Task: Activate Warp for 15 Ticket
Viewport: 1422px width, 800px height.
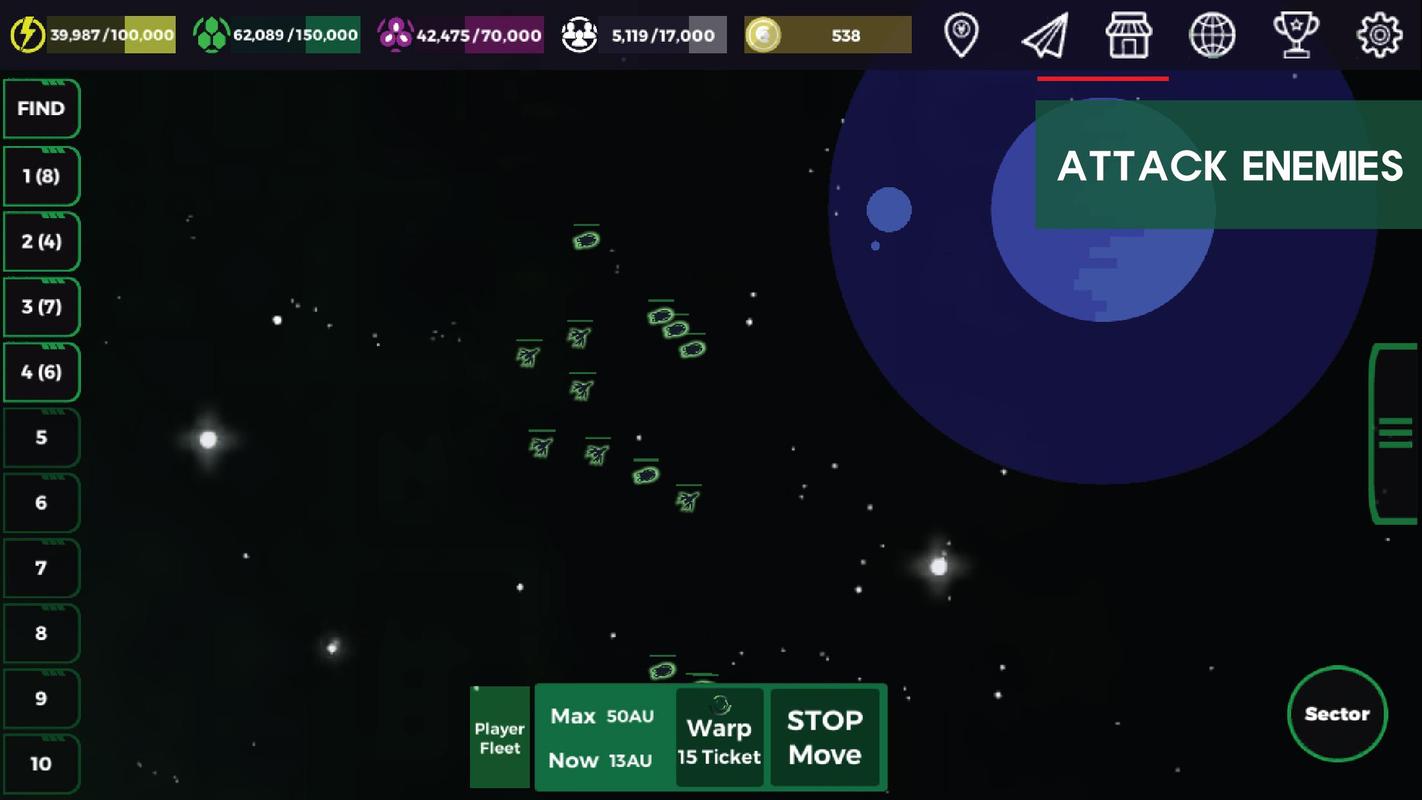Action: coord(719,738)
